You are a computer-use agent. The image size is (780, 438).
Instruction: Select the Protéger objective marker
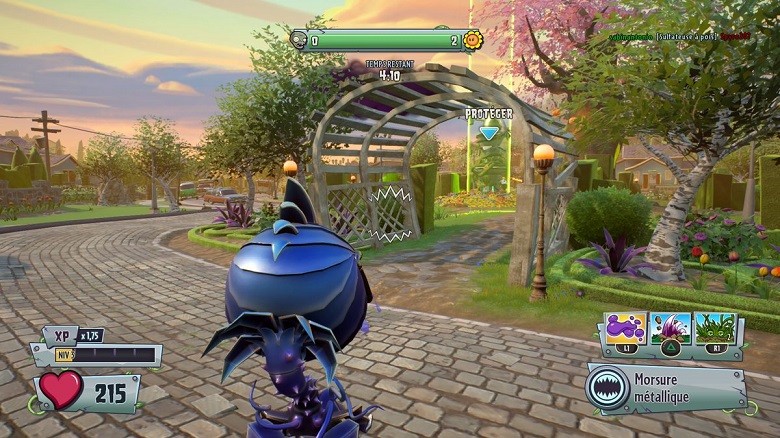(488, 132)
